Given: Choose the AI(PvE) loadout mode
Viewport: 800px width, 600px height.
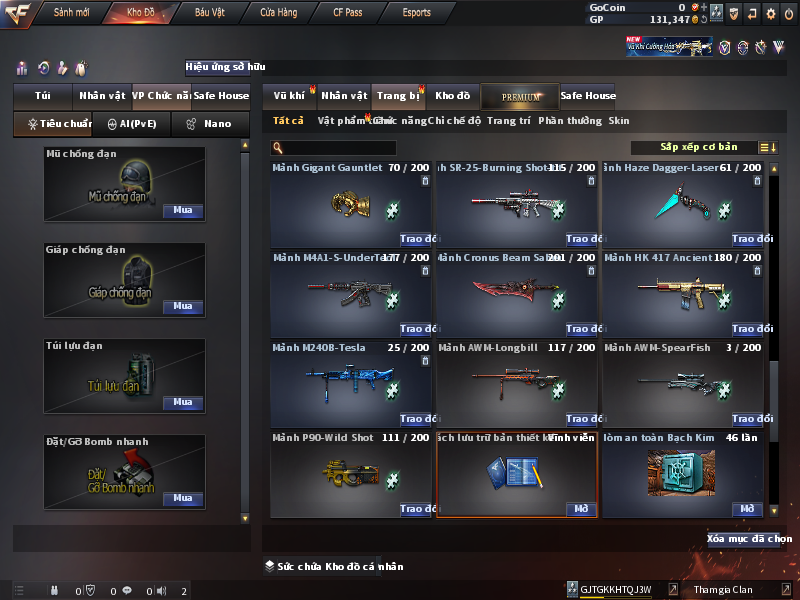Looking at the screenshot, I should [132, 124].
